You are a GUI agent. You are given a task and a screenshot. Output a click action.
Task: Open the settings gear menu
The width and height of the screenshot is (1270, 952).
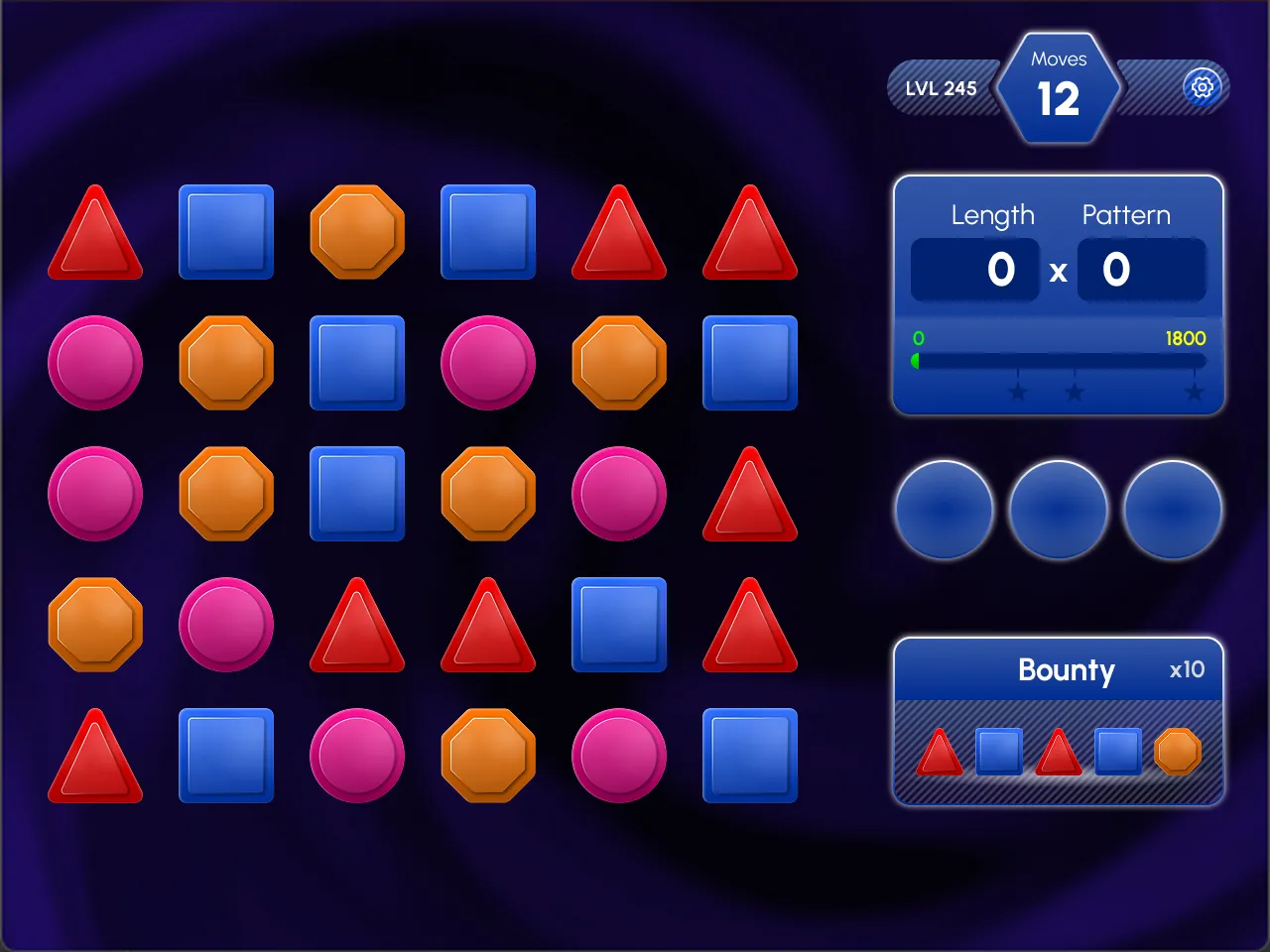(1202, 87)
